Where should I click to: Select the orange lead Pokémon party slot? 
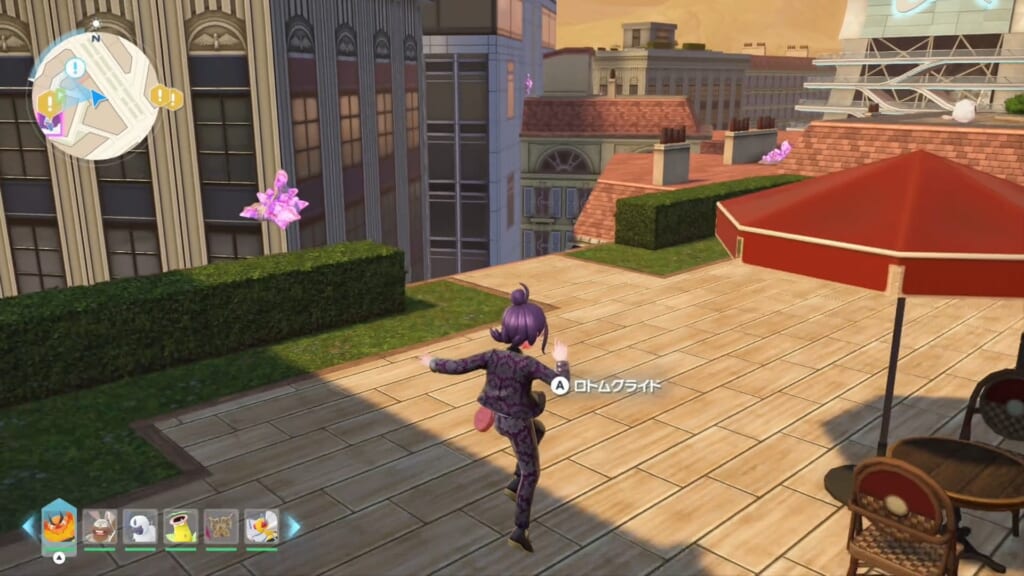coord(59,526)
